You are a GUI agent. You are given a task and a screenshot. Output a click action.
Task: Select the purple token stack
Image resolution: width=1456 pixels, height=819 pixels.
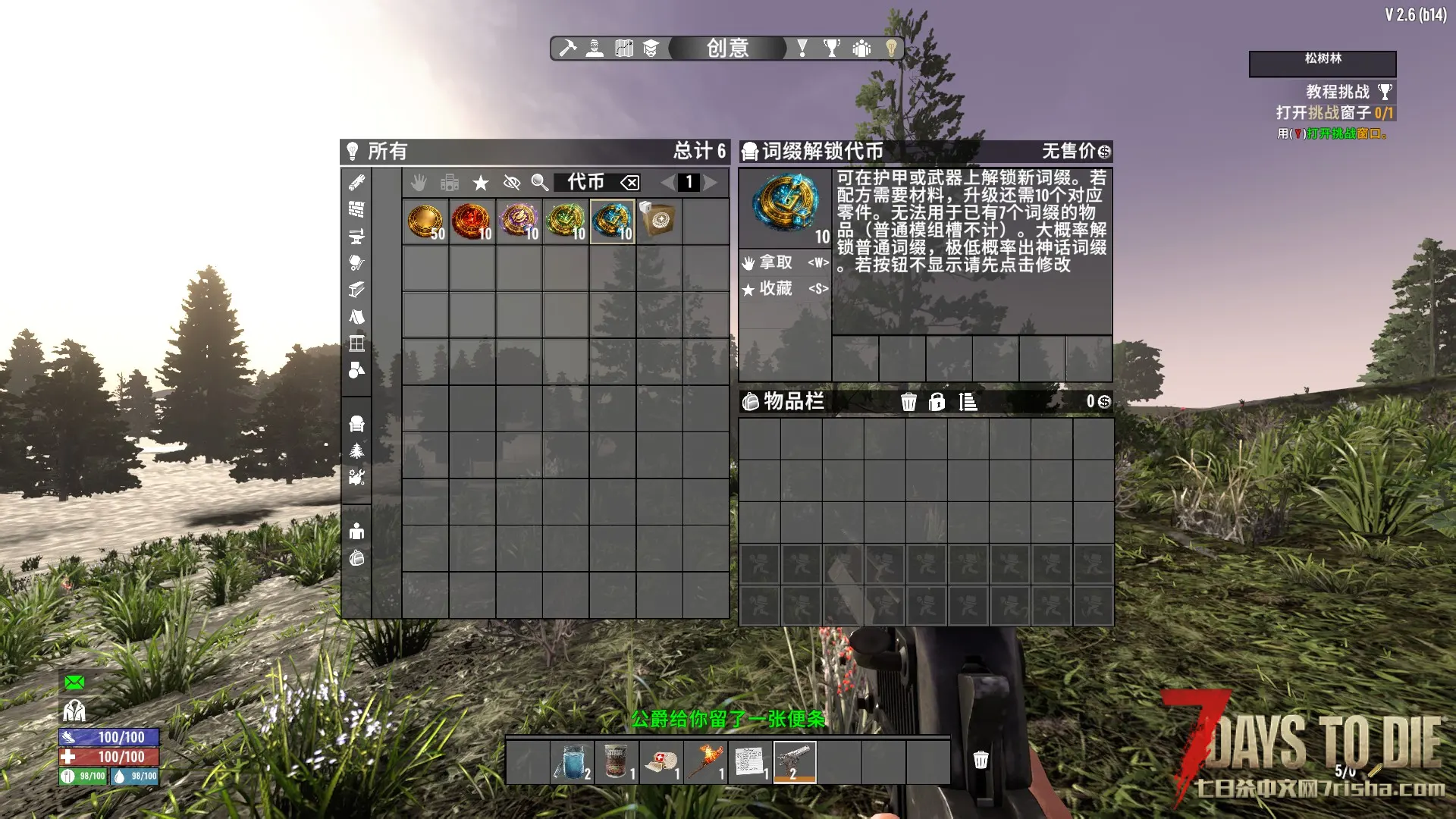tap(519, 221)
